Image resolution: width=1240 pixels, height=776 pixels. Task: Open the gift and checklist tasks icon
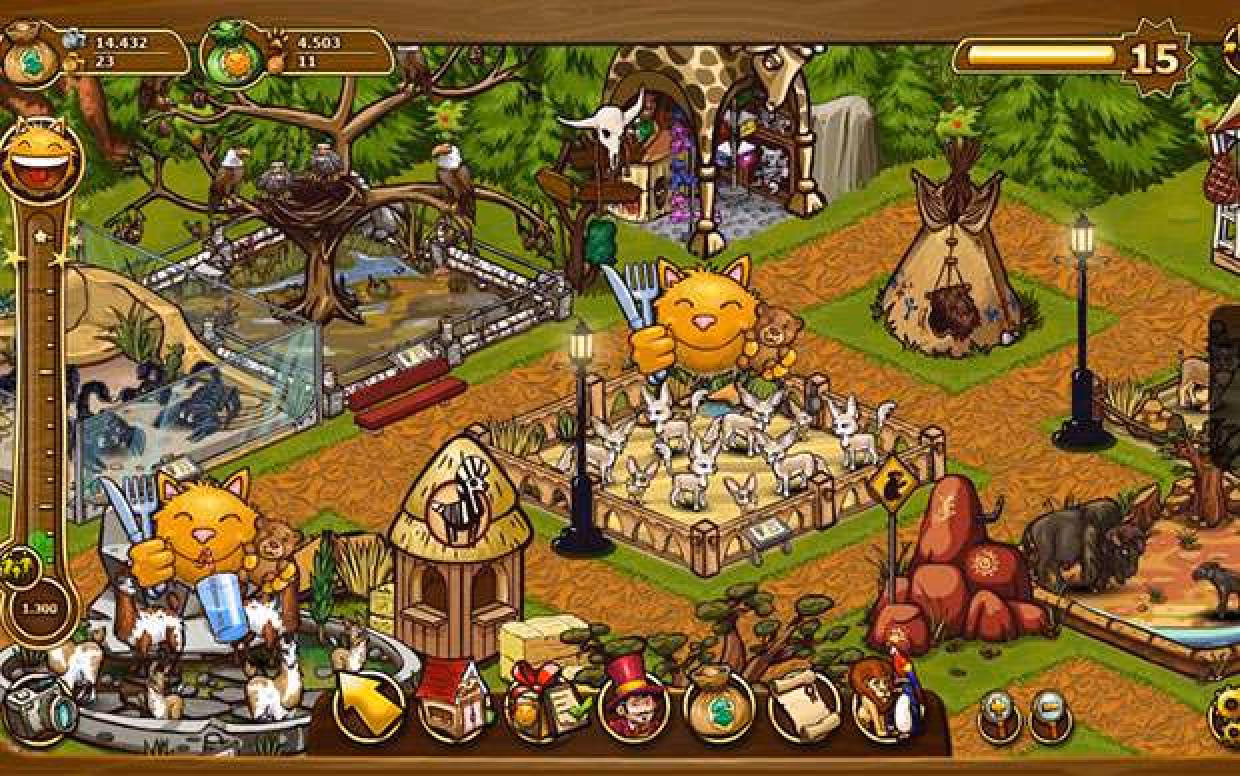(539, 705)
